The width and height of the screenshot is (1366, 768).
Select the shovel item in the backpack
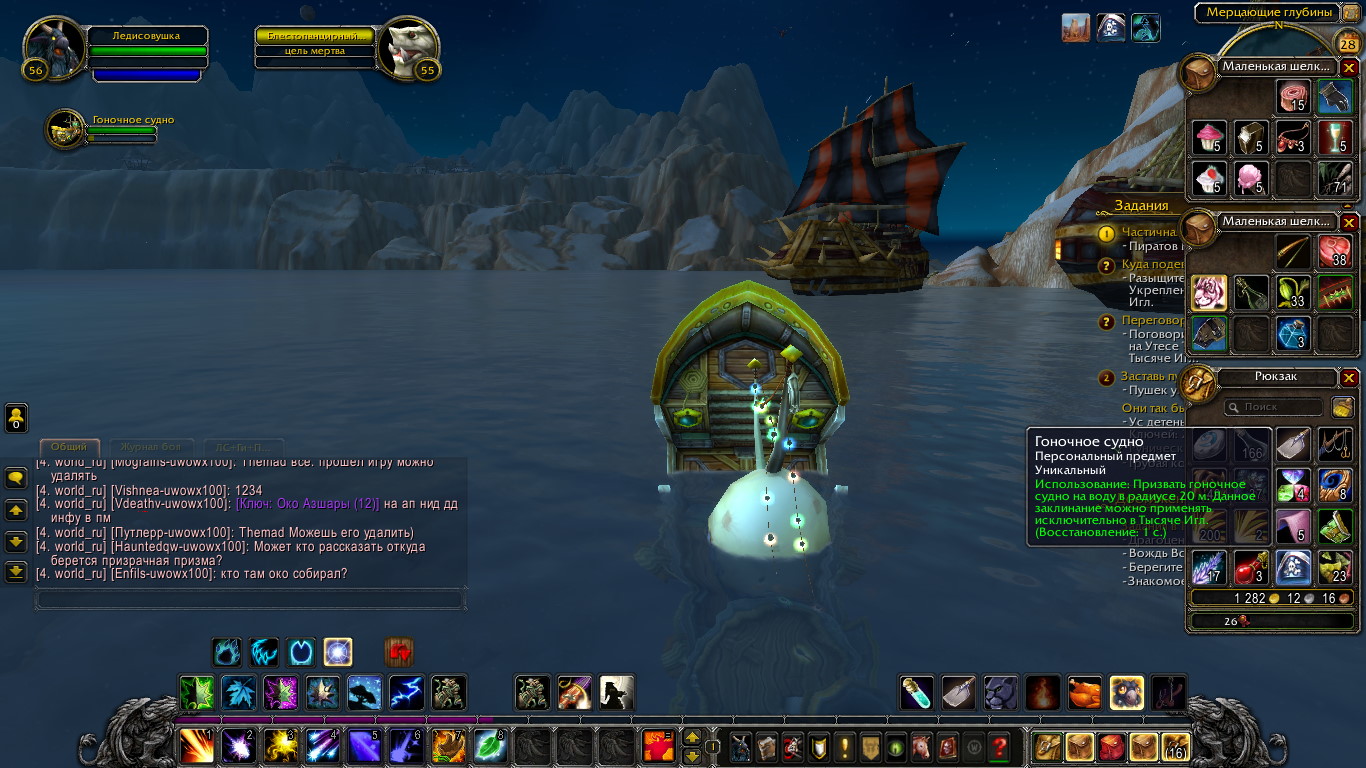[1293, 444]
